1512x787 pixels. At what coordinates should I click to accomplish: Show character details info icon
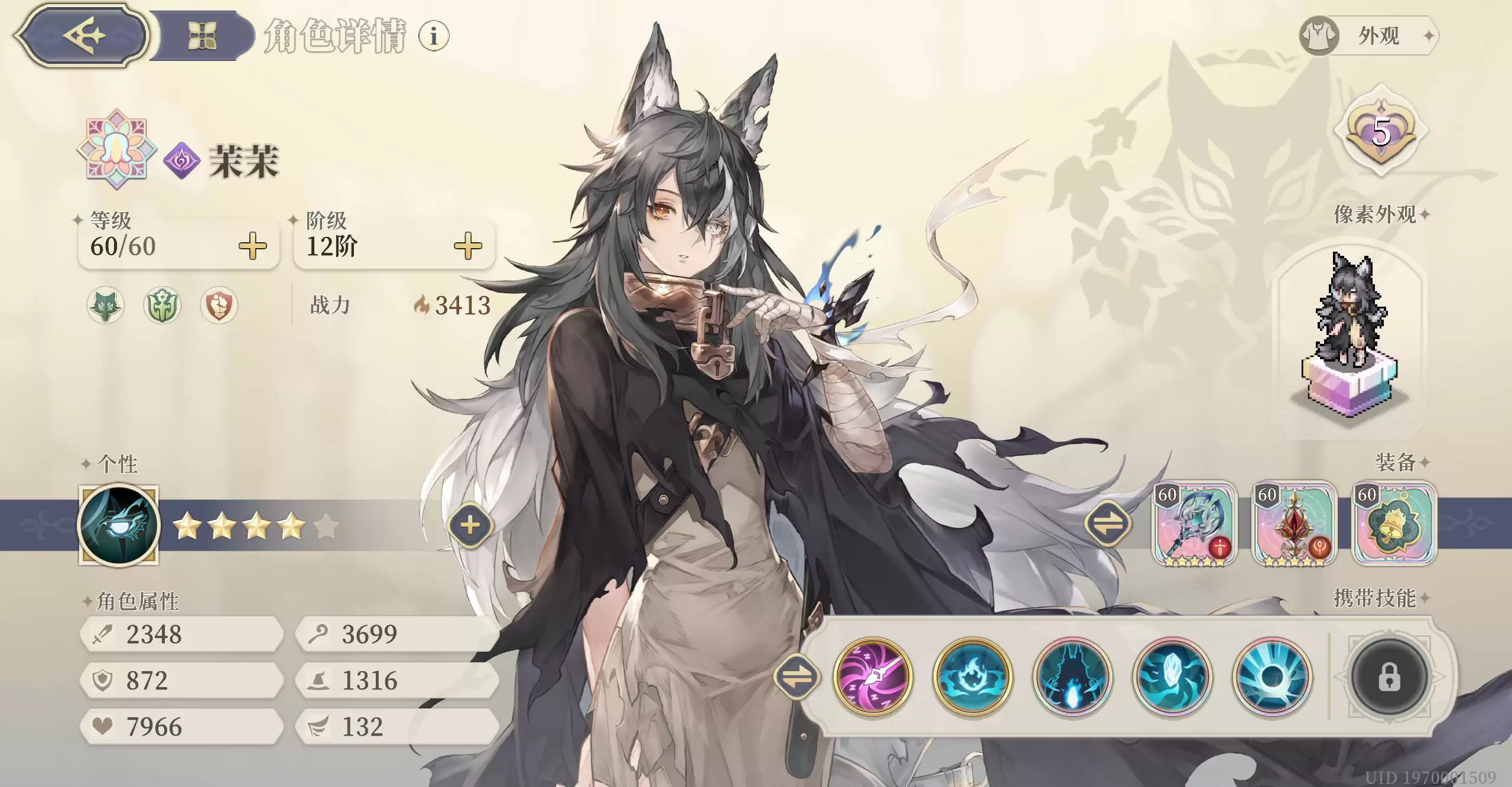(434, 36)
